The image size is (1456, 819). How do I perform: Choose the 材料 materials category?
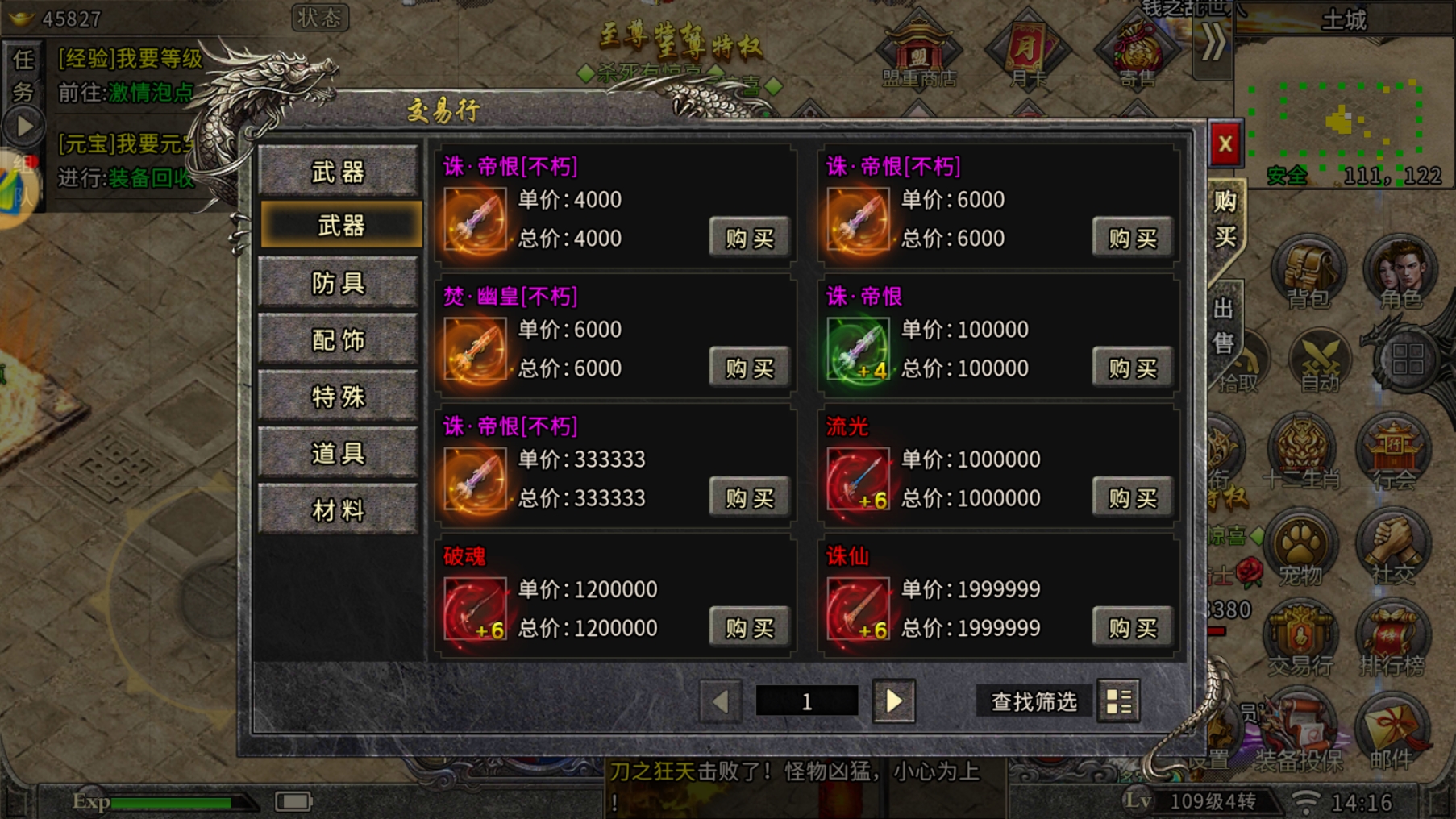click(339, 510)
